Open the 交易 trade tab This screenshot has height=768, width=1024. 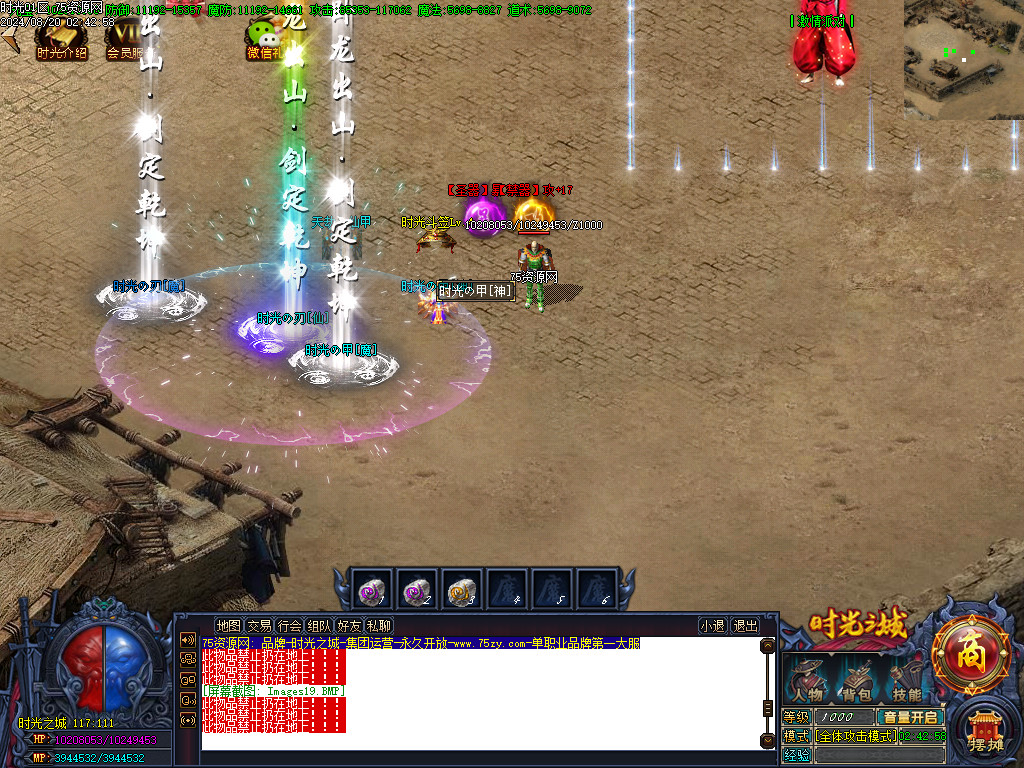click(259, 626)
